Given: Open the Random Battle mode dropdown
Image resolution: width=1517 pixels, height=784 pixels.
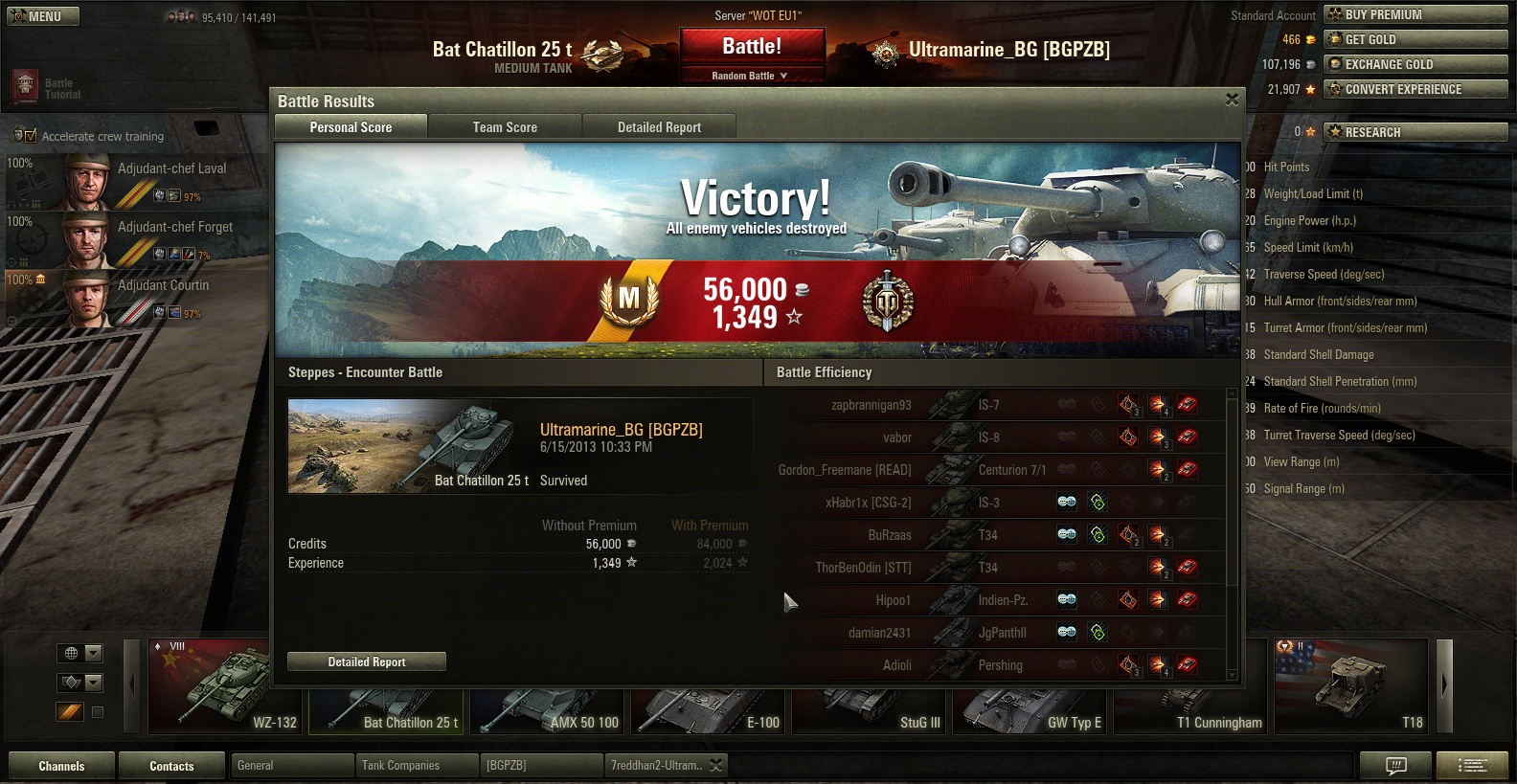Looking at the screenshot, I should 752,76.
